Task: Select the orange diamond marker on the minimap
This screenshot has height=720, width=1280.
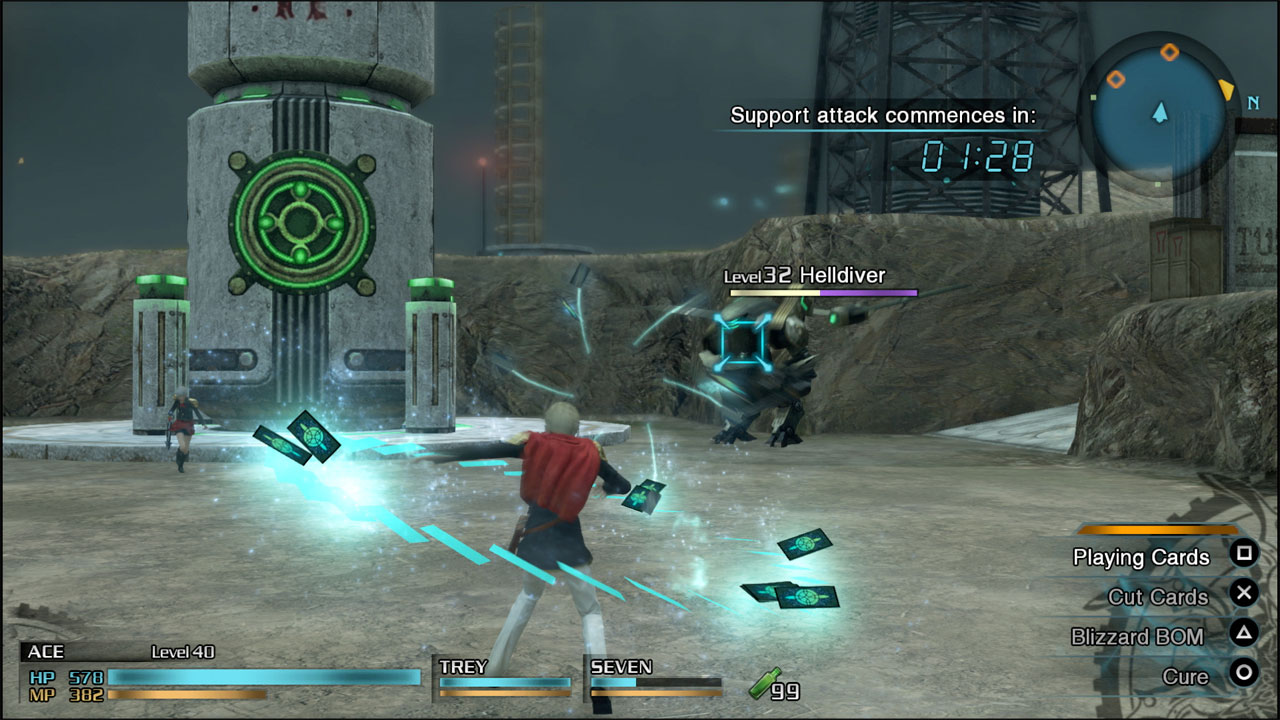Action: [x=1170, y=52]
